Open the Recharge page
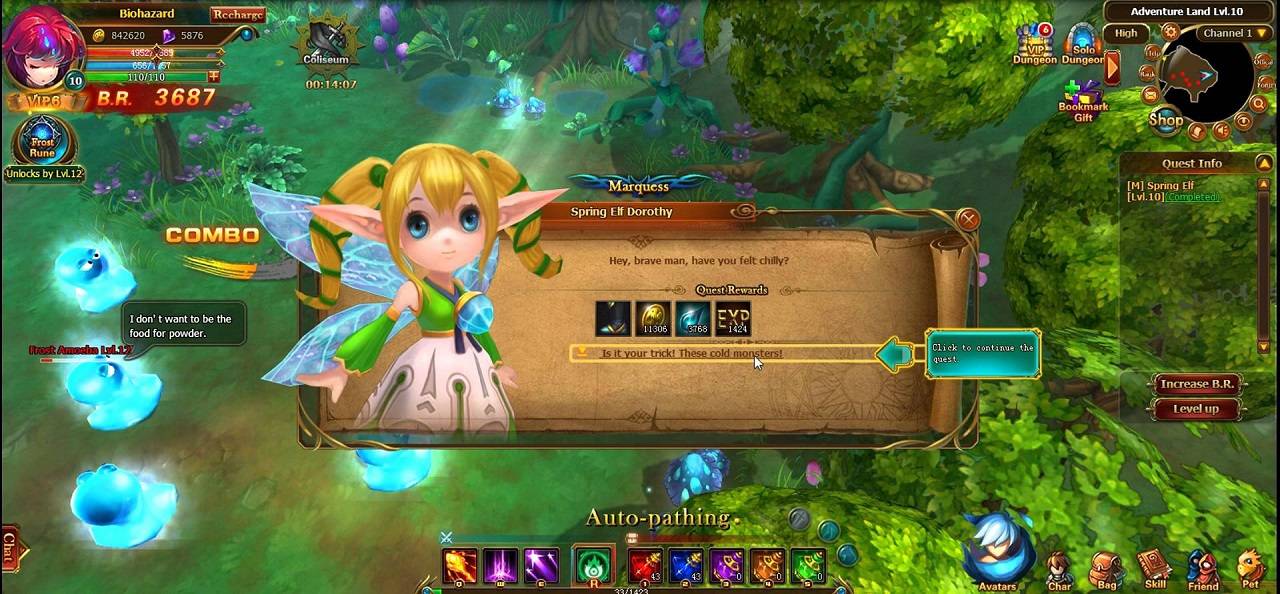 click(x=237, y=14)
